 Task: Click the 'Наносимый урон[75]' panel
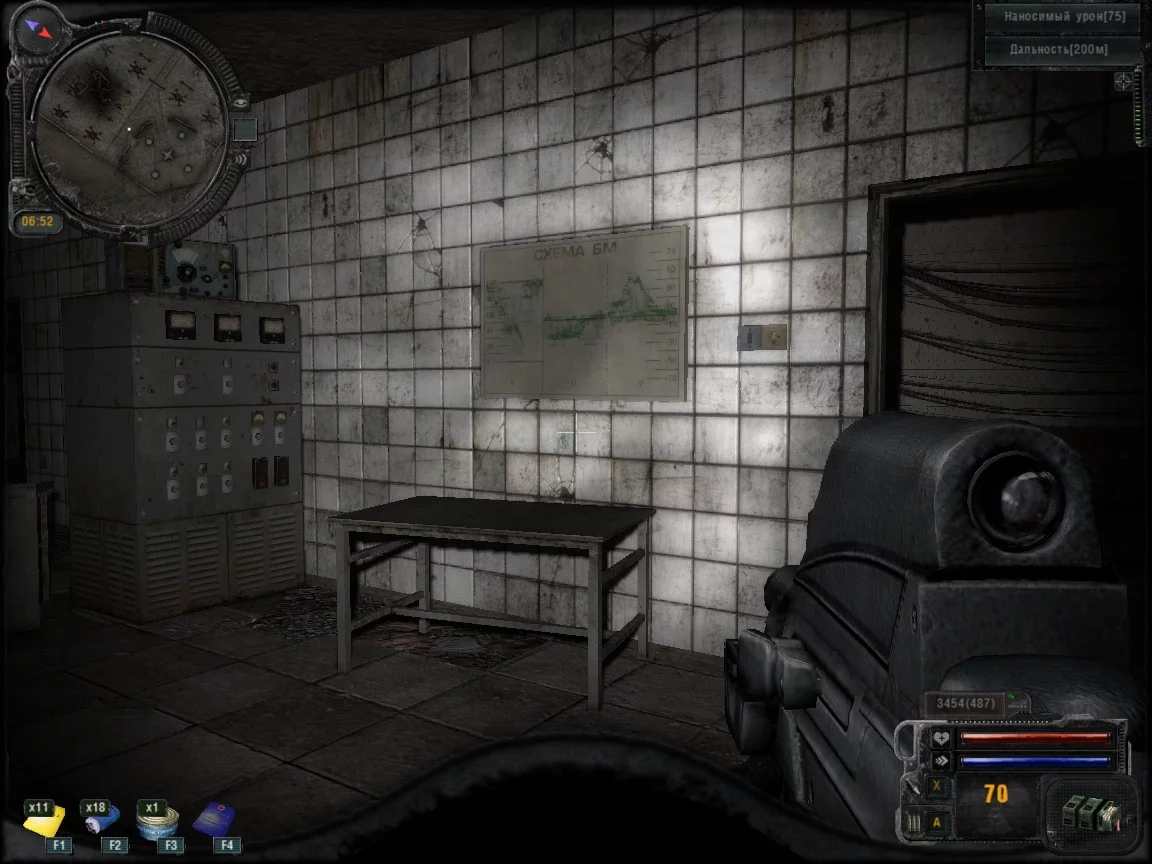pos(1063,17)
